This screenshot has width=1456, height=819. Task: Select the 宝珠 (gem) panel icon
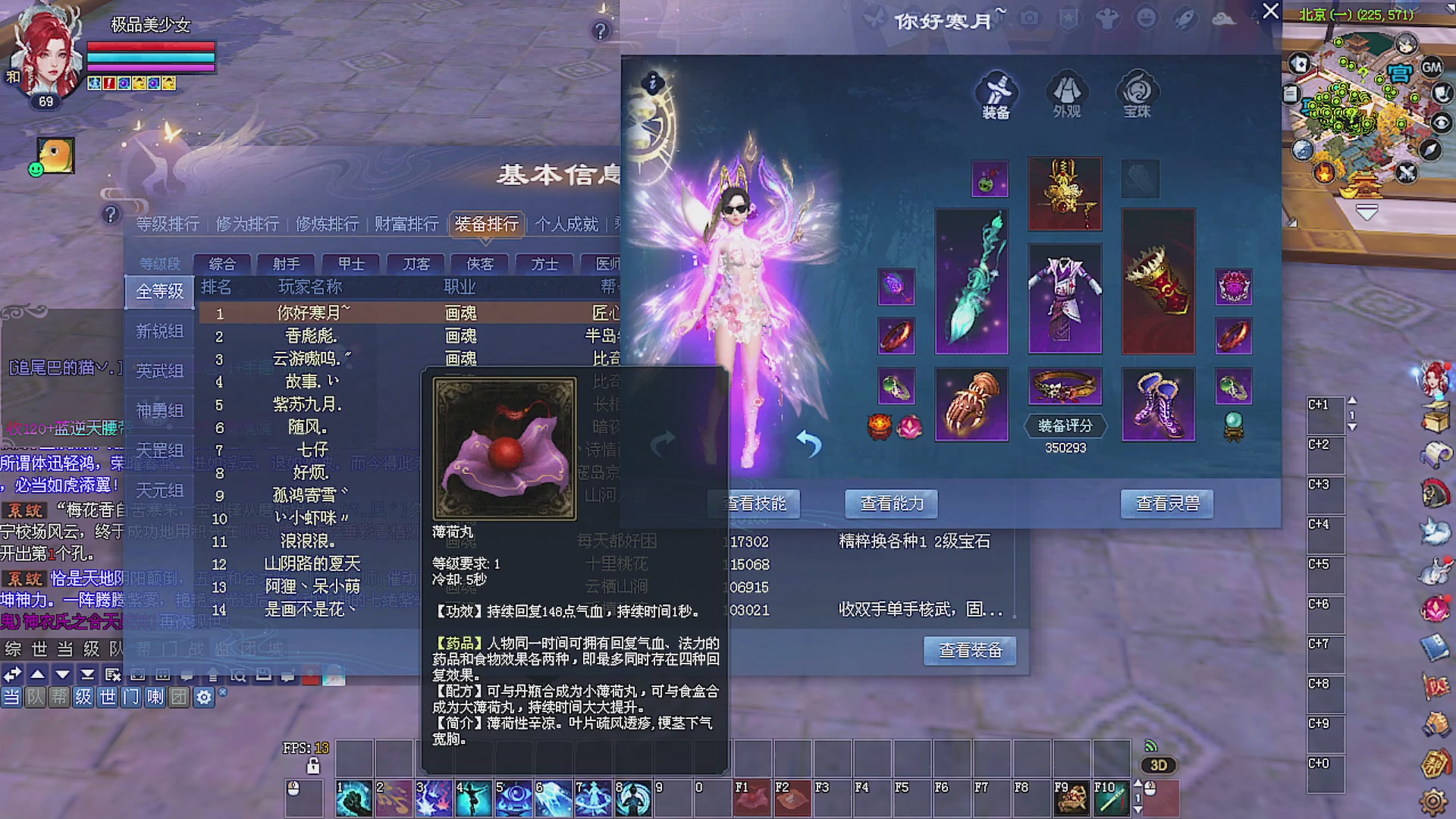click(x=1135, y=95)
